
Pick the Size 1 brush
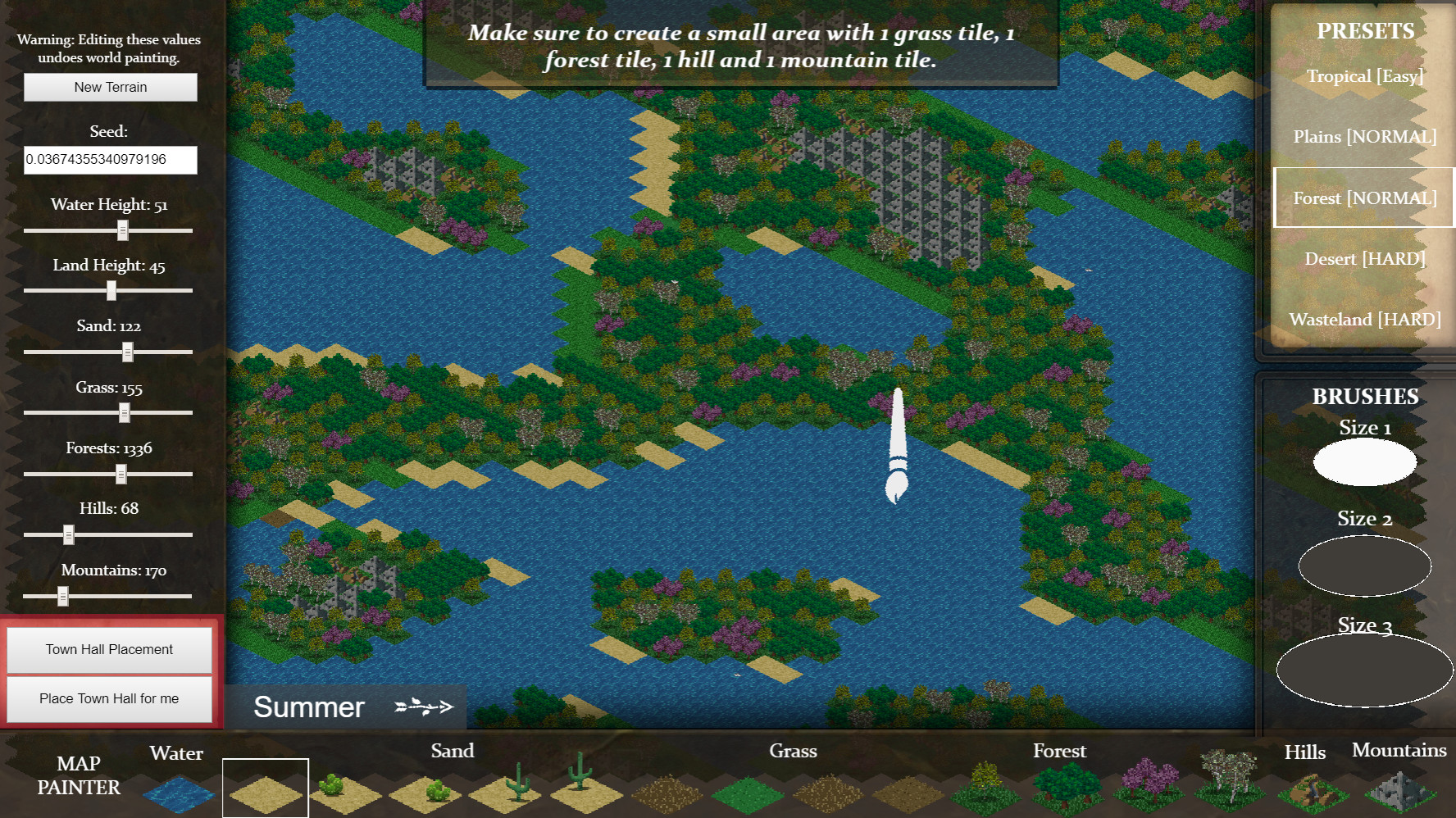(x=1365, y=461)
